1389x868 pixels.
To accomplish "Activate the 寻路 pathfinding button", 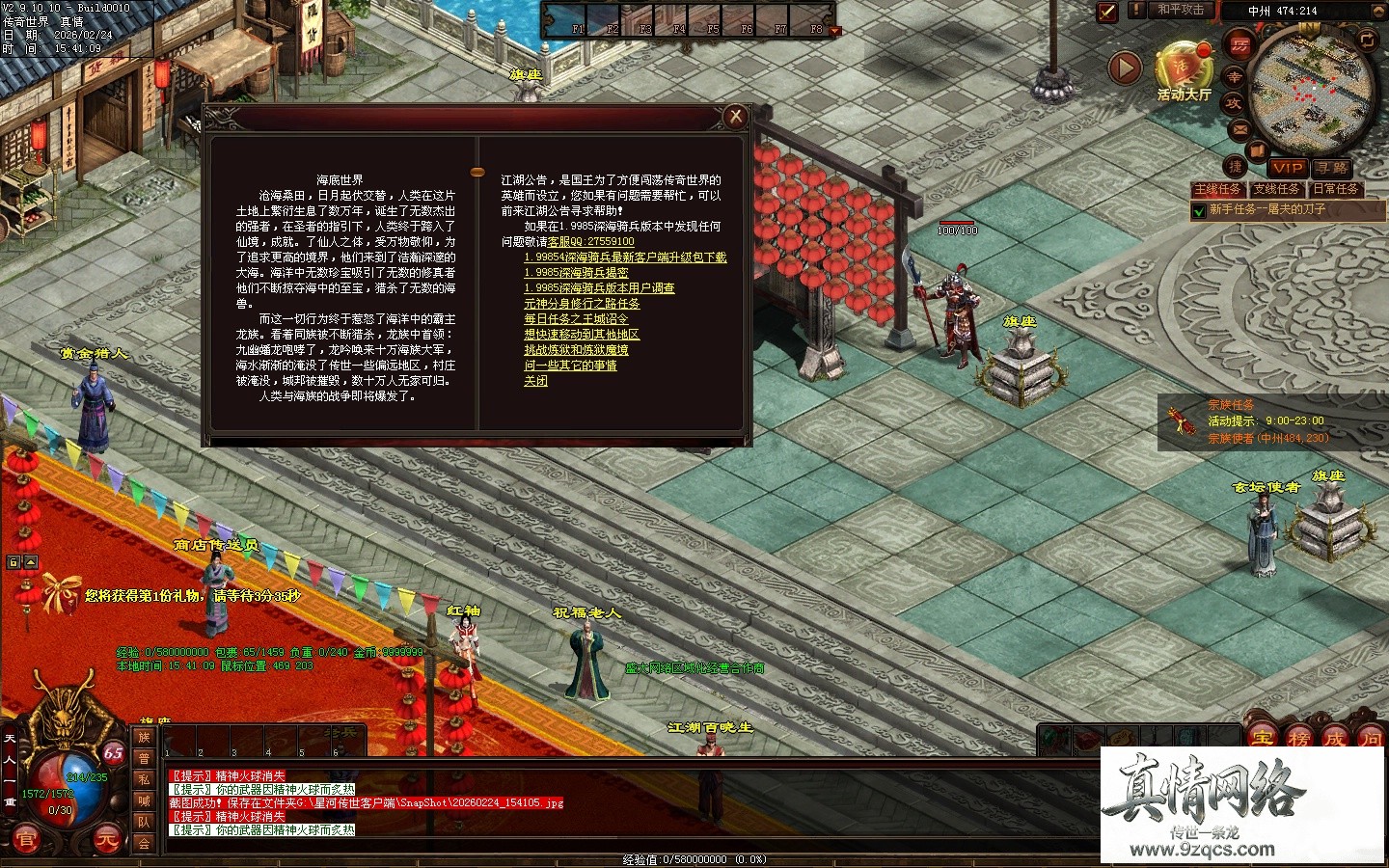I will tap(1331, 168).
